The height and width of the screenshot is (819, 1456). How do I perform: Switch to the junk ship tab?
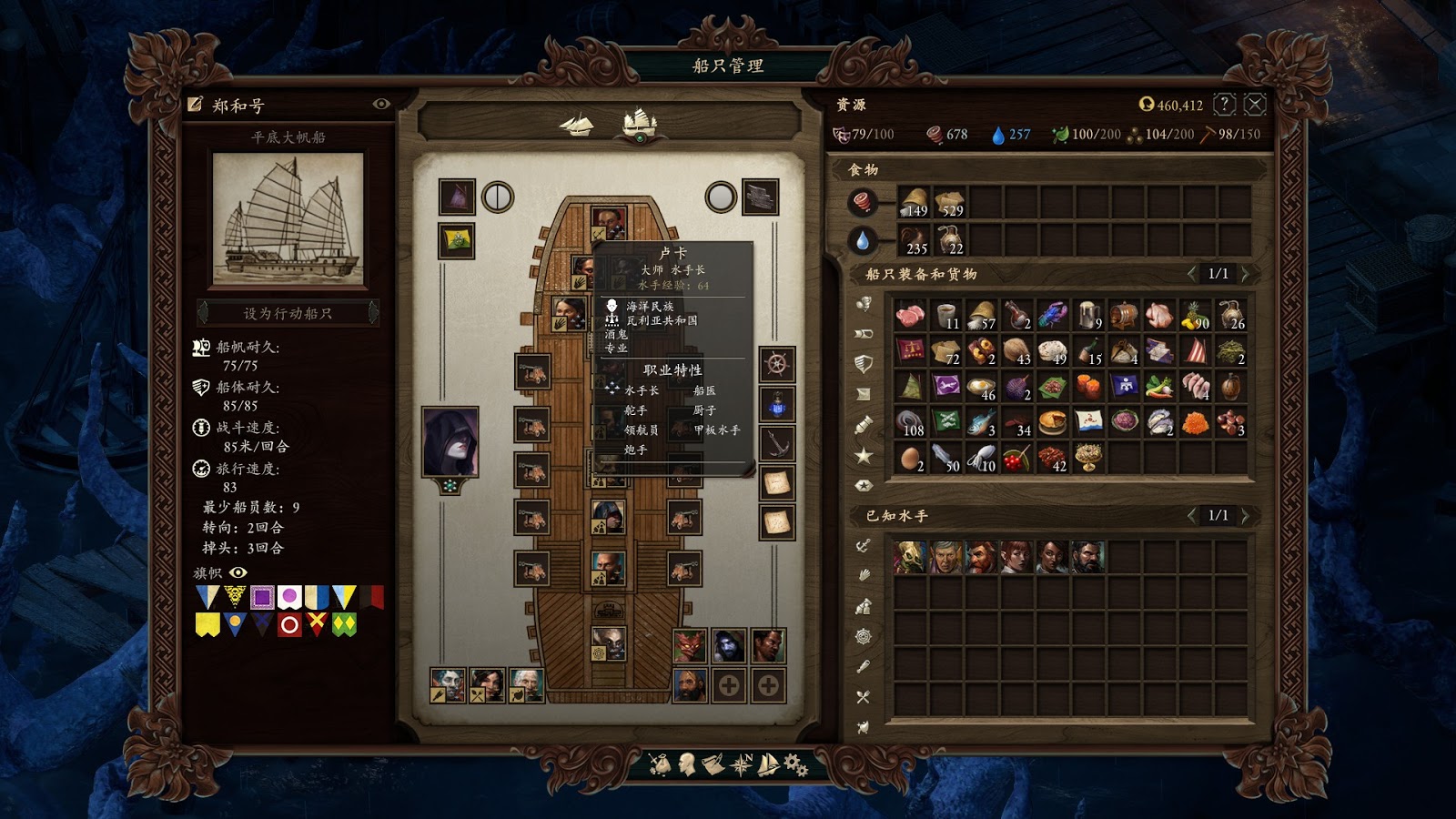point(639,122)
